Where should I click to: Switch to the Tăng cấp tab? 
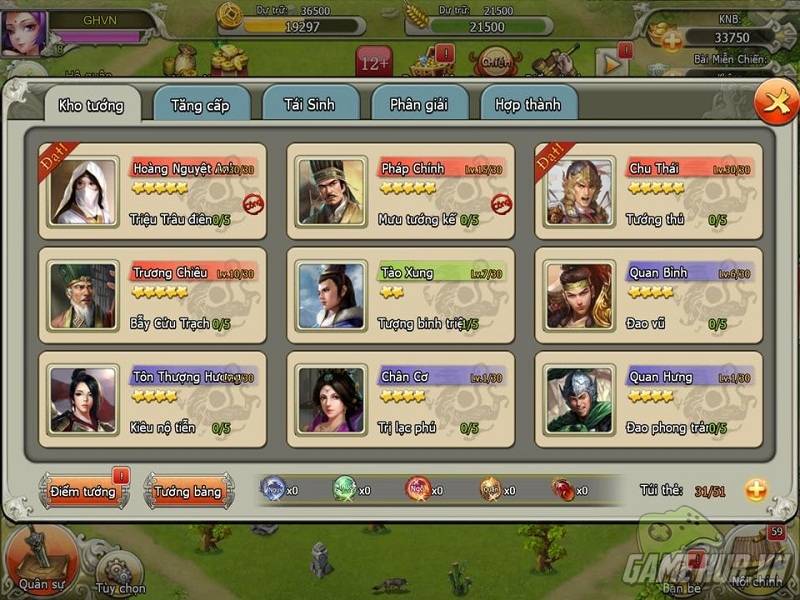[x=201, y=104]
